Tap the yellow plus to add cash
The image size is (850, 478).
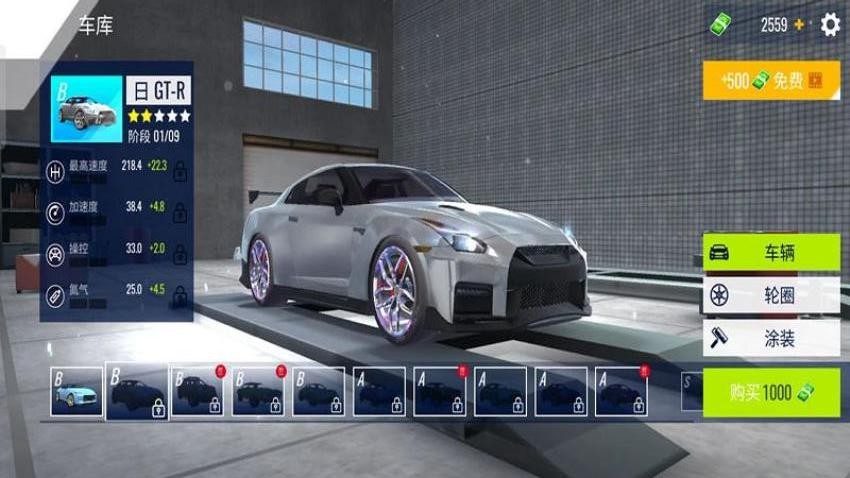[799, 25]
